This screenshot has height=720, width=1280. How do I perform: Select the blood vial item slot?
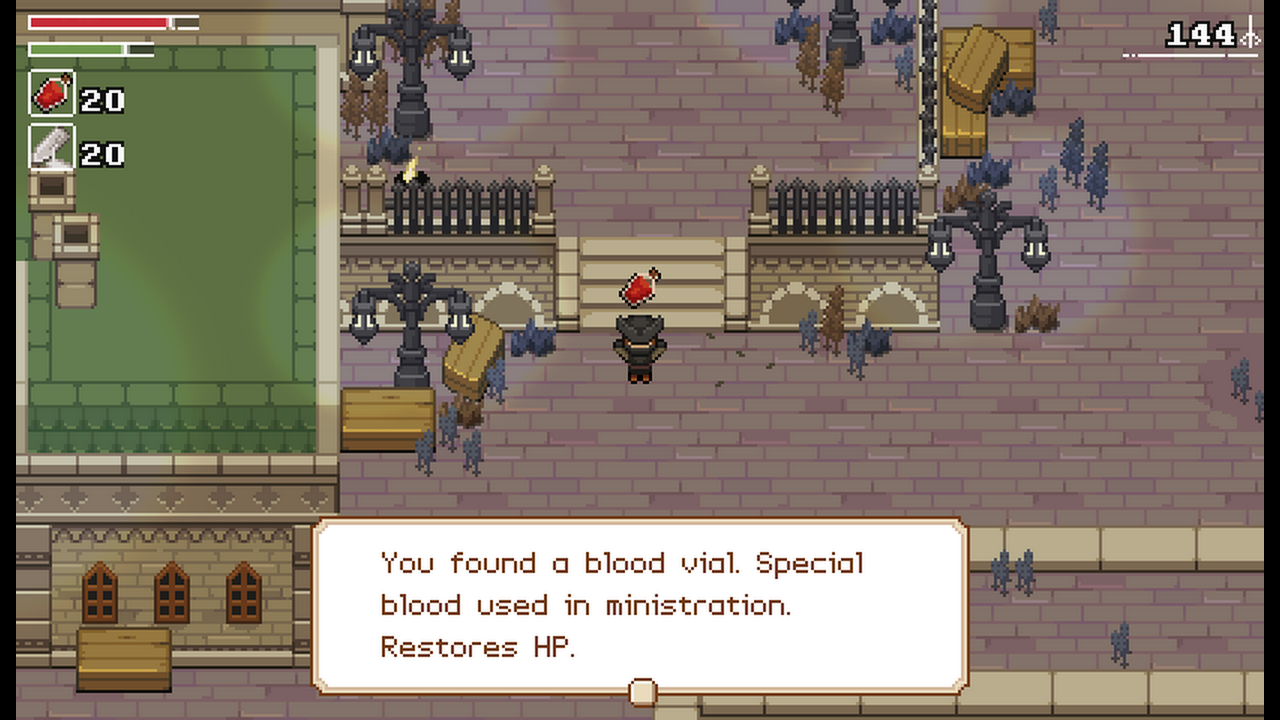coord(52,95)
